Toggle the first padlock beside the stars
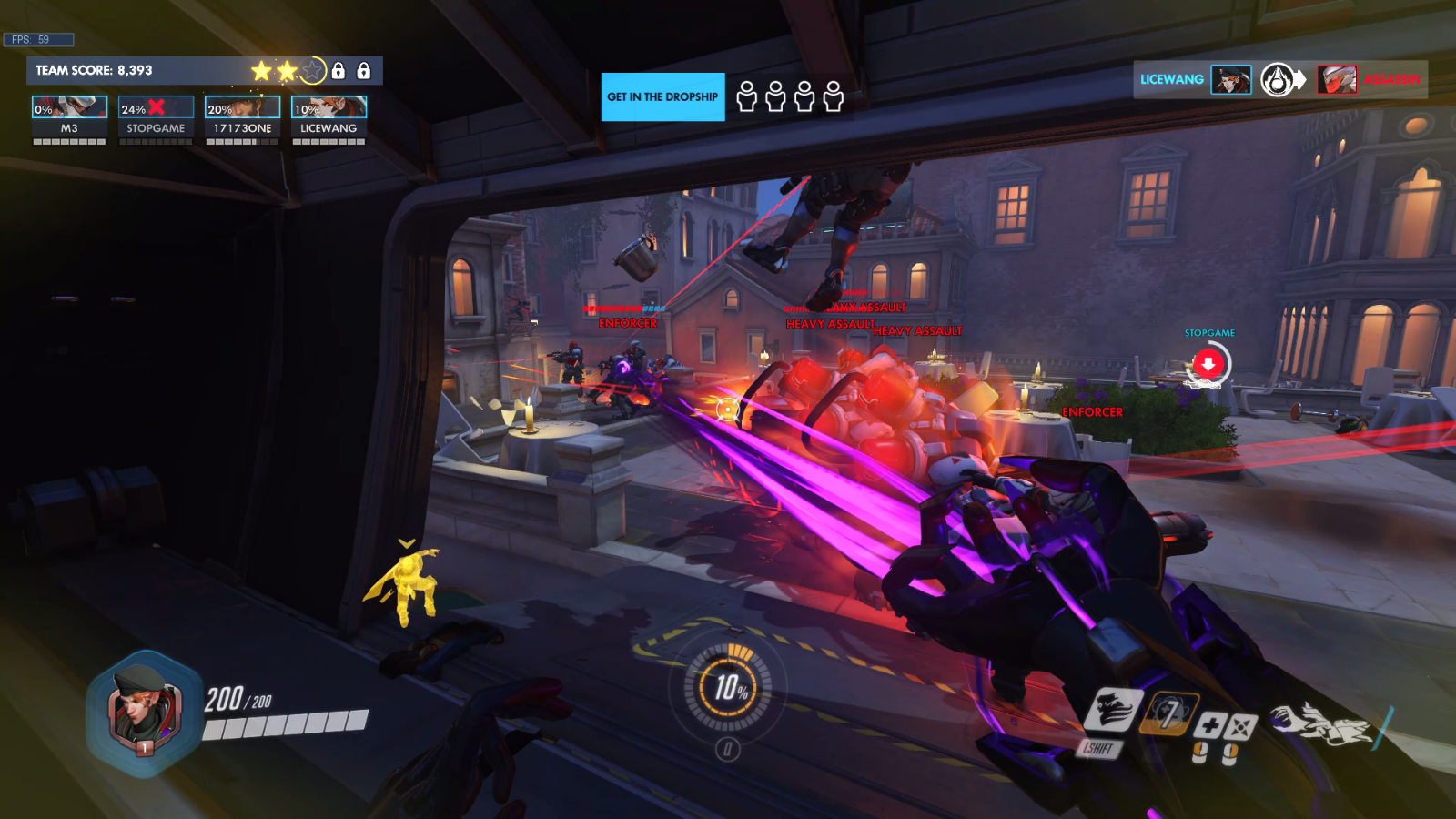Viewport: 1456px width, 819px height. [x=338, y=70]
